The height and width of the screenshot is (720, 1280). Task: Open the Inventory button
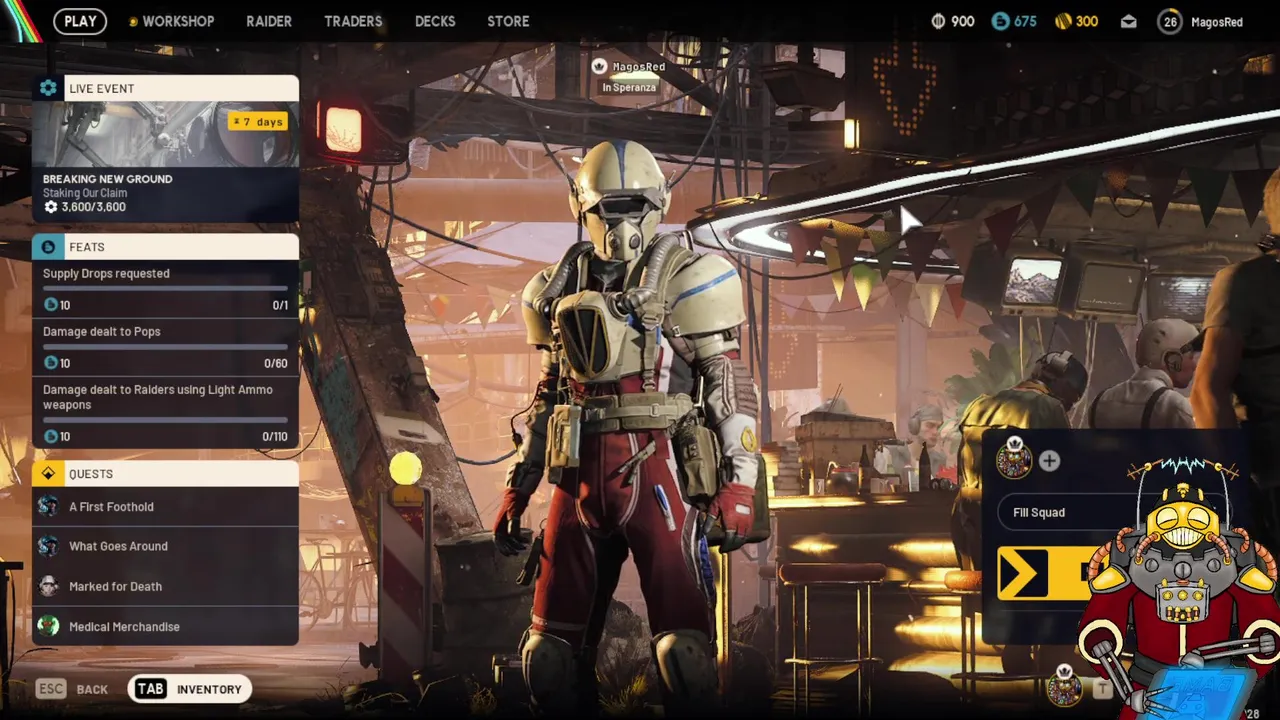[x=190, y=689]
